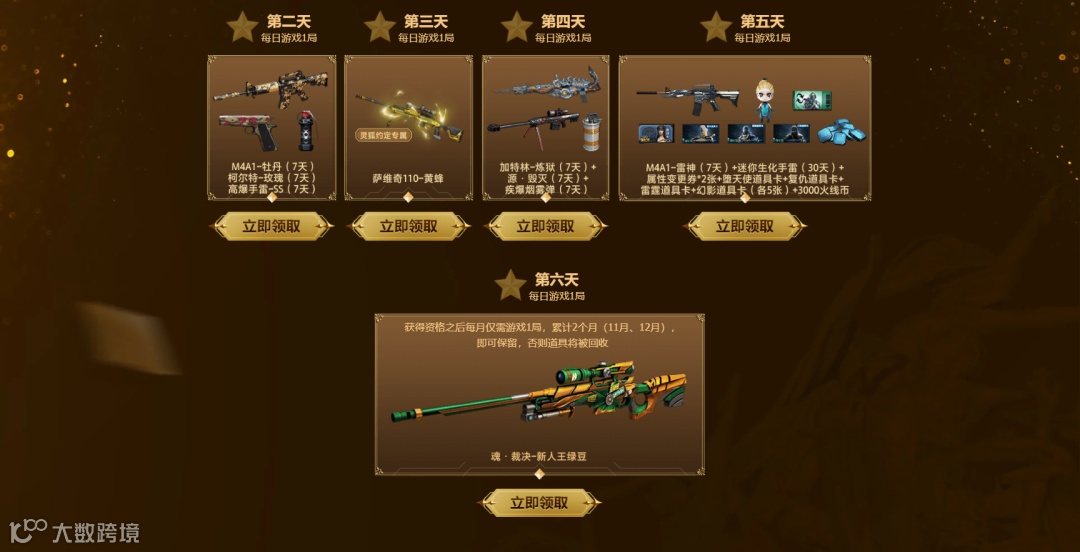Select the 萨维奇110-黄蜂 reward card

click(408, 127)
